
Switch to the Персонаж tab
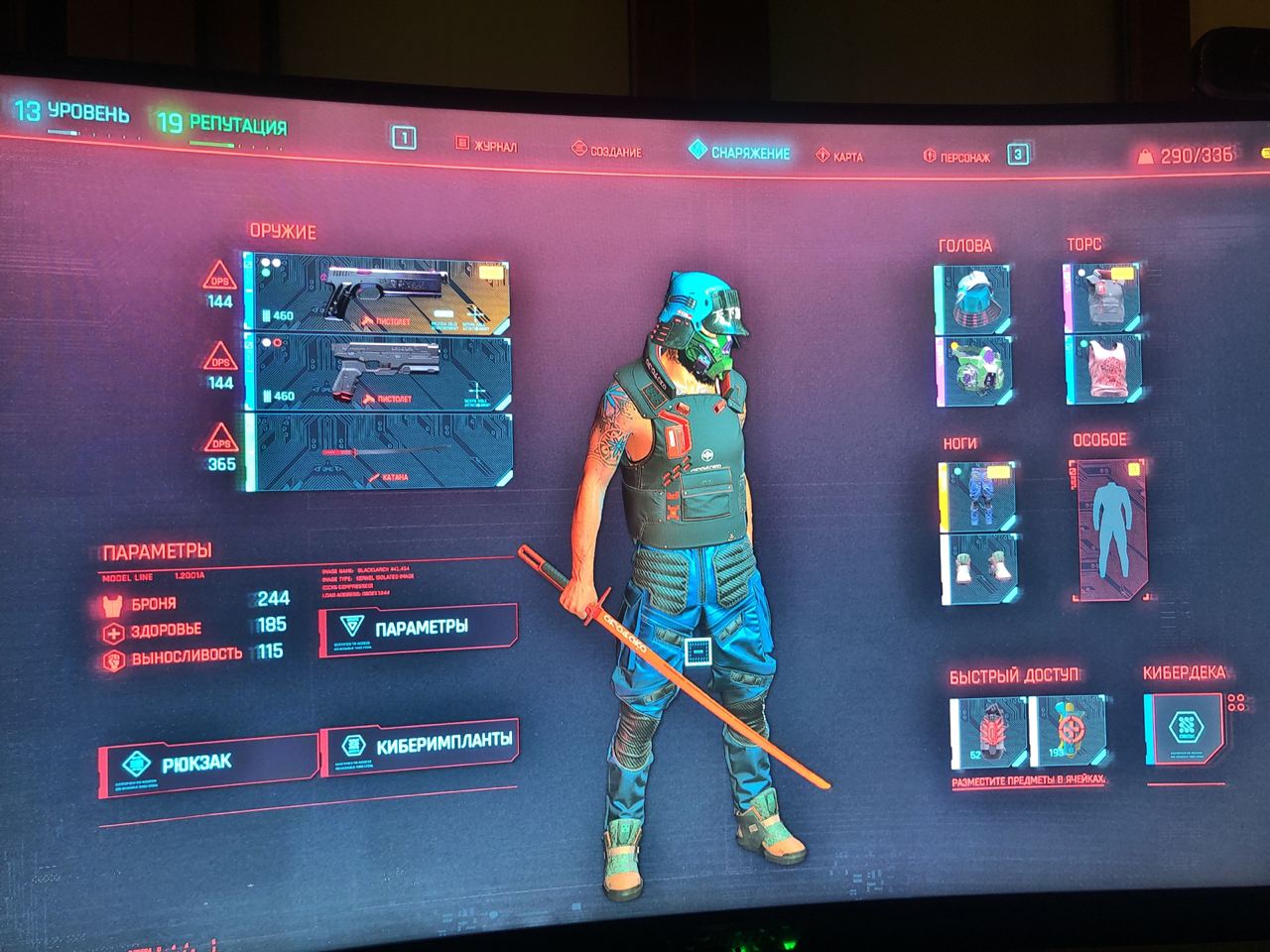click(x=956, y=157)
